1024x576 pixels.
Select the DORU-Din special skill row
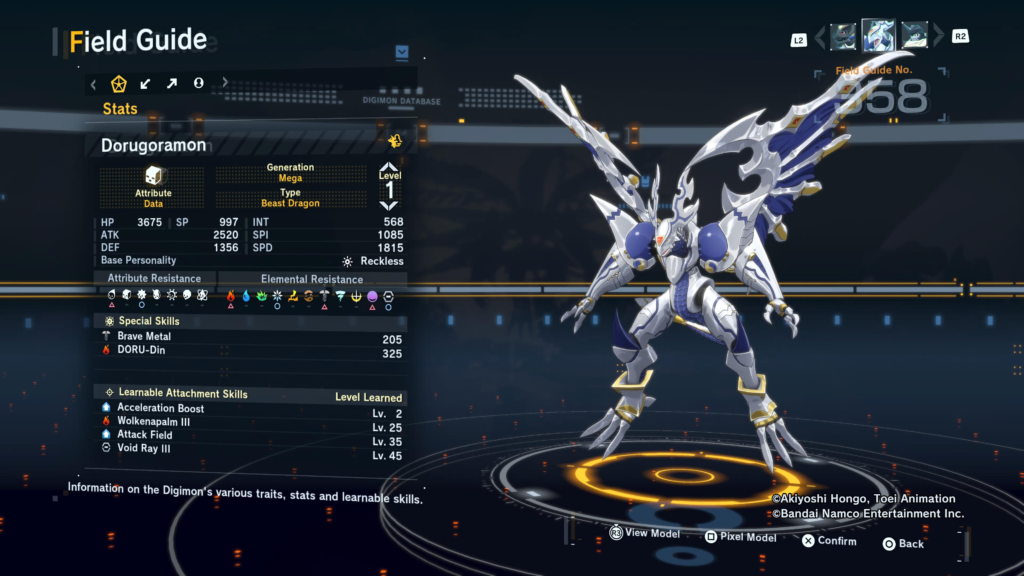250,353
